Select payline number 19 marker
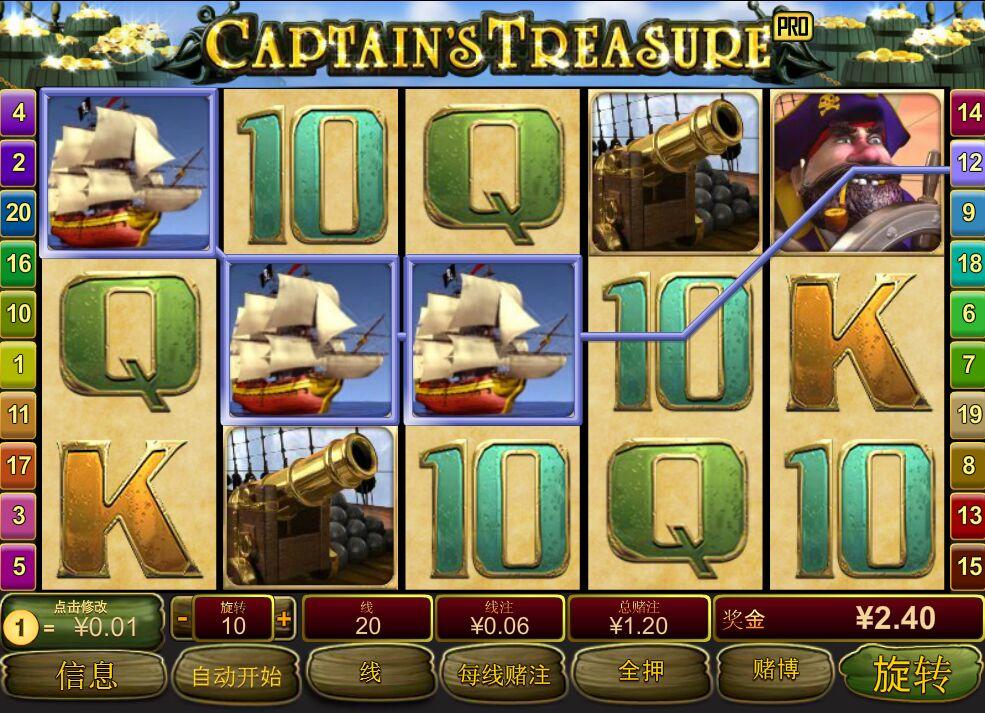Image resolution: width=985 pixels, height=713 pixels. tap(968, 414)
